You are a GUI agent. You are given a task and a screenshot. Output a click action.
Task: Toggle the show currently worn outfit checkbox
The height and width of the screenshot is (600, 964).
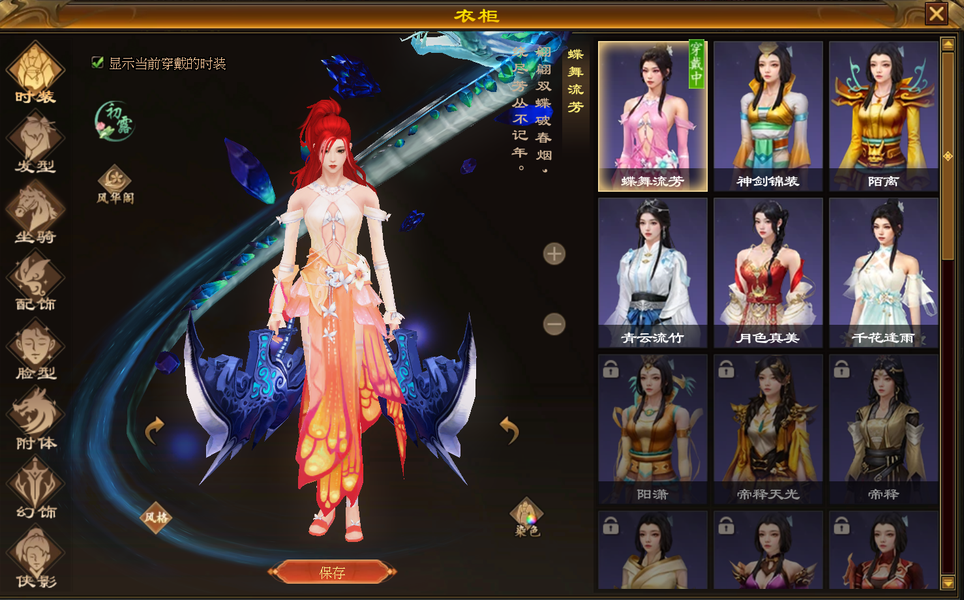98,63
